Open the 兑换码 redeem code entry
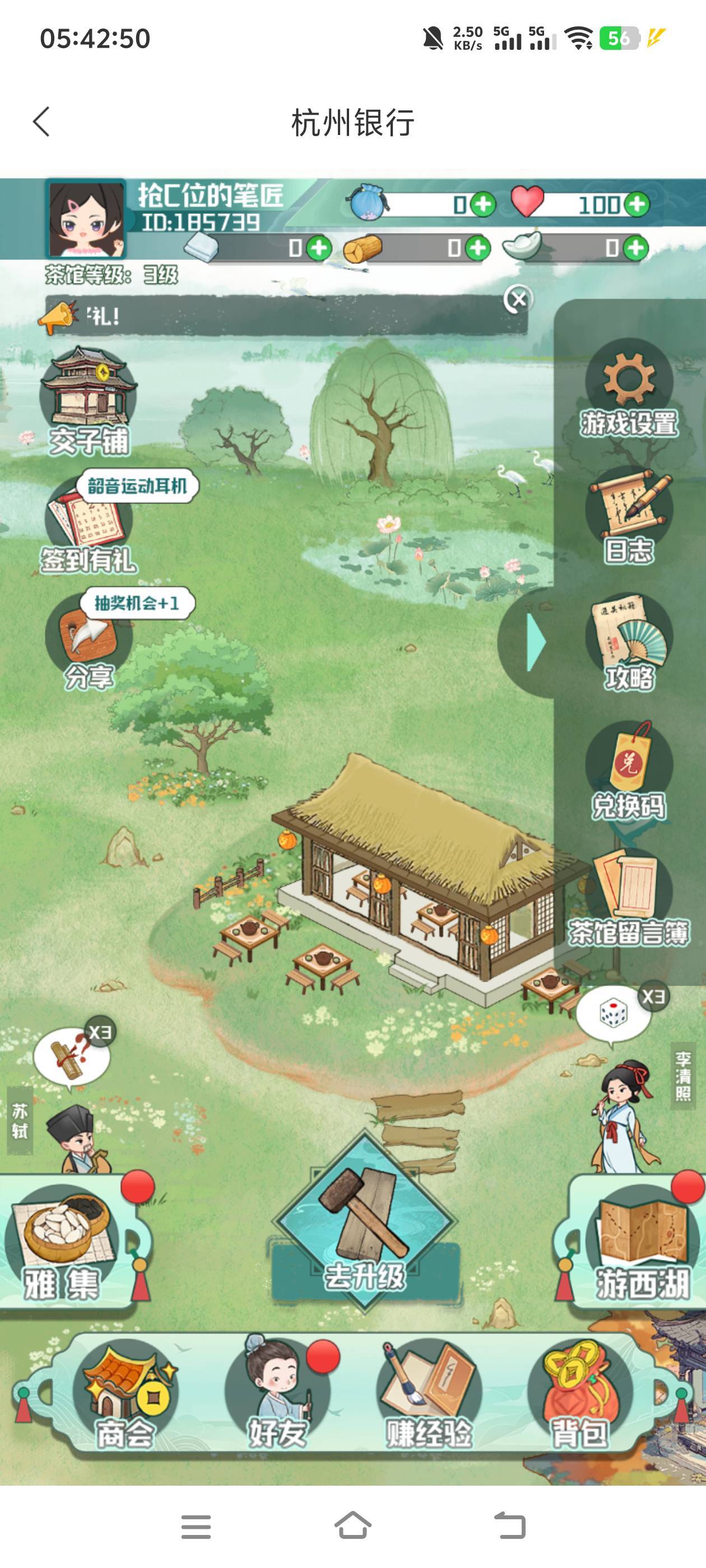This screenshot has width=706, height=1568. pyautogui.click(x=629, y=770)
